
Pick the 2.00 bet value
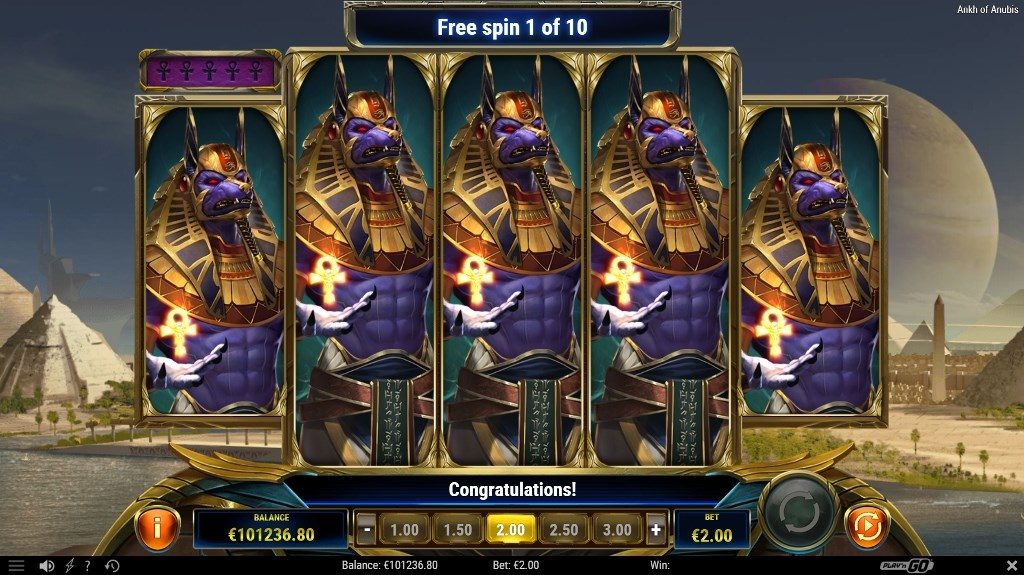point(511,530)
